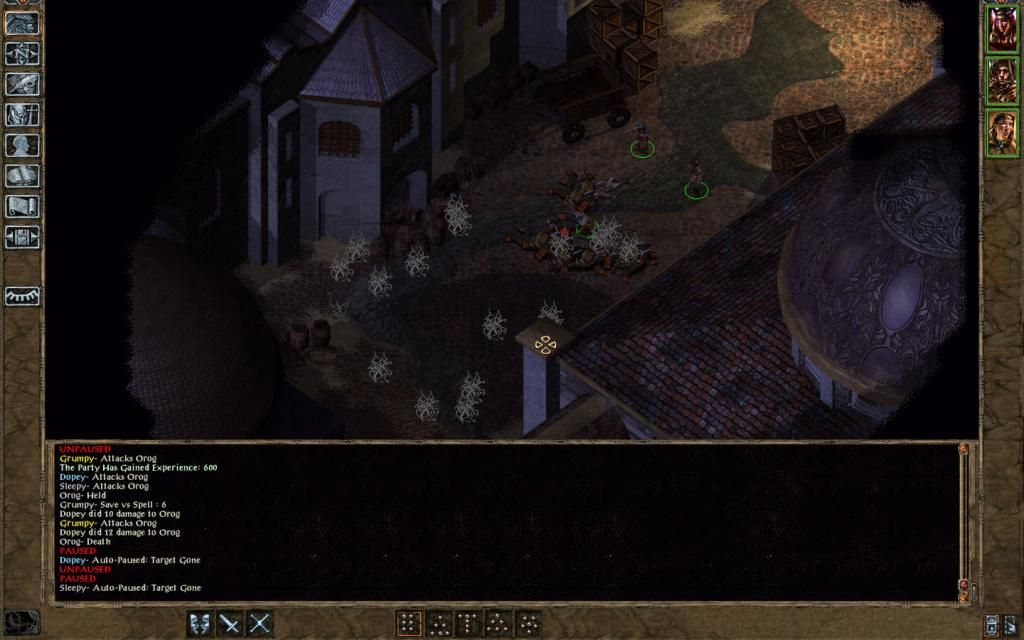Screen dimensions: 1024x640
Task: Choose the triangle party formation
Action: click(498, 624)
